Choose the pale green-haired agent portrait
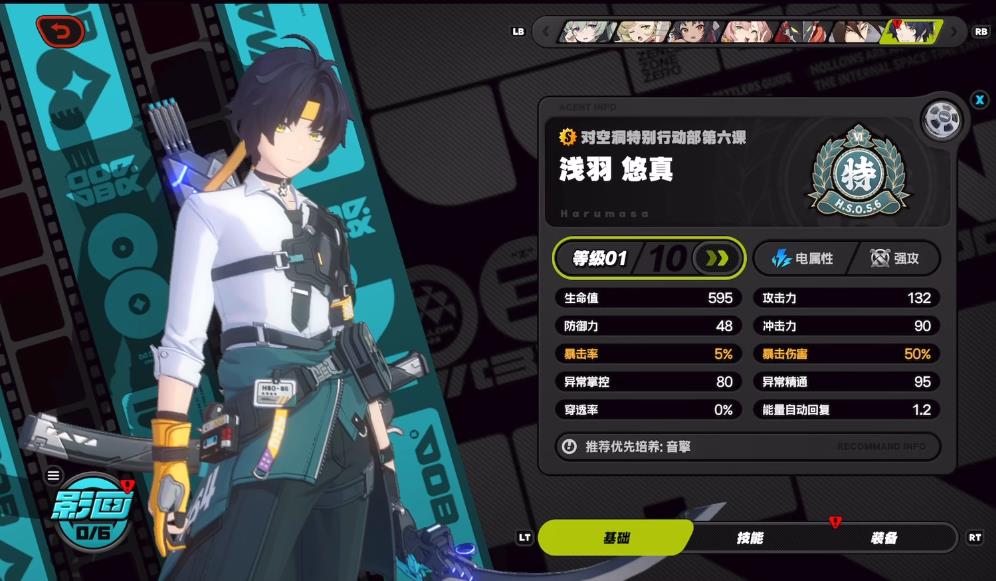Image resolution: width=996 pixels, height=581 pixels. [x=587, y=32]
